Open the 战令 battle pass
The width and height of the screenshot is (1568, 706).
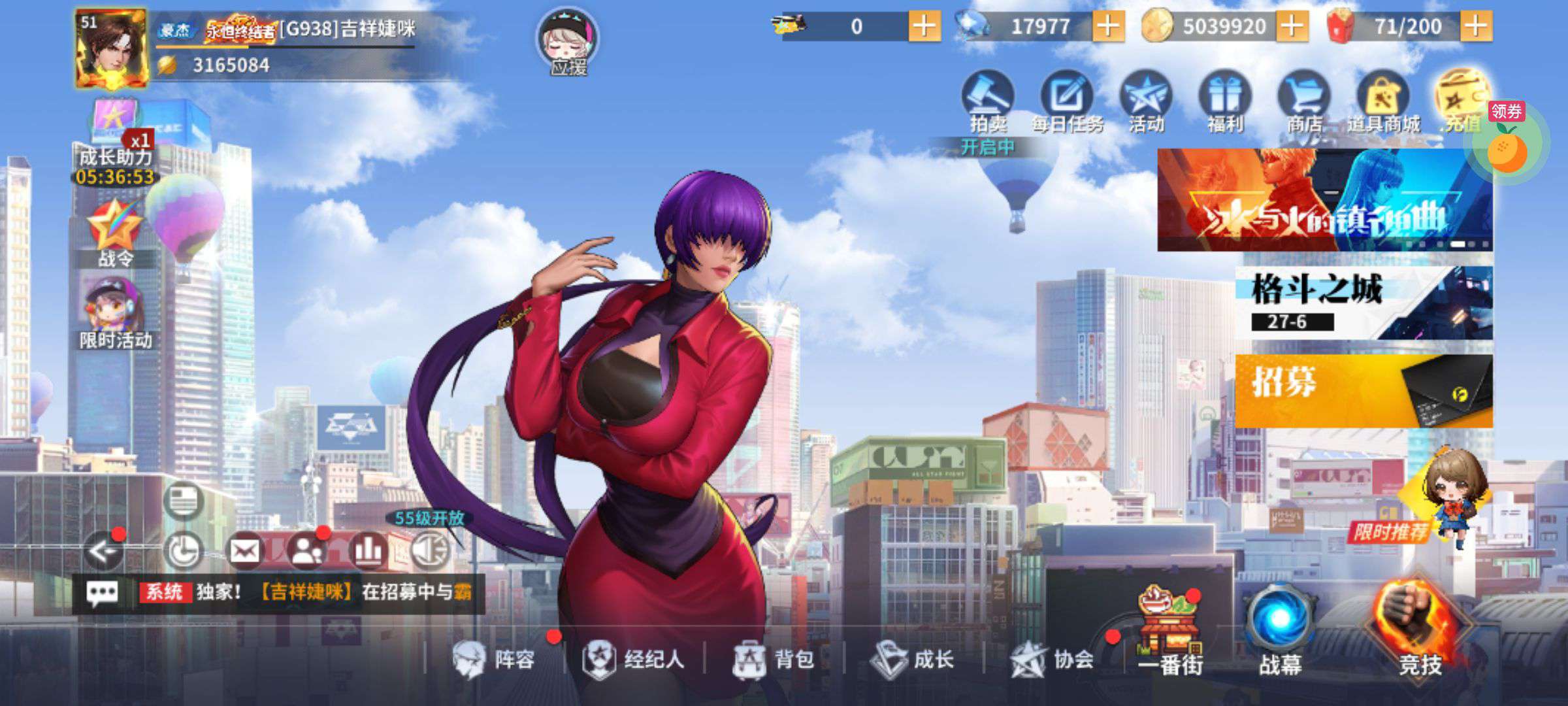[x=115, y=232]
